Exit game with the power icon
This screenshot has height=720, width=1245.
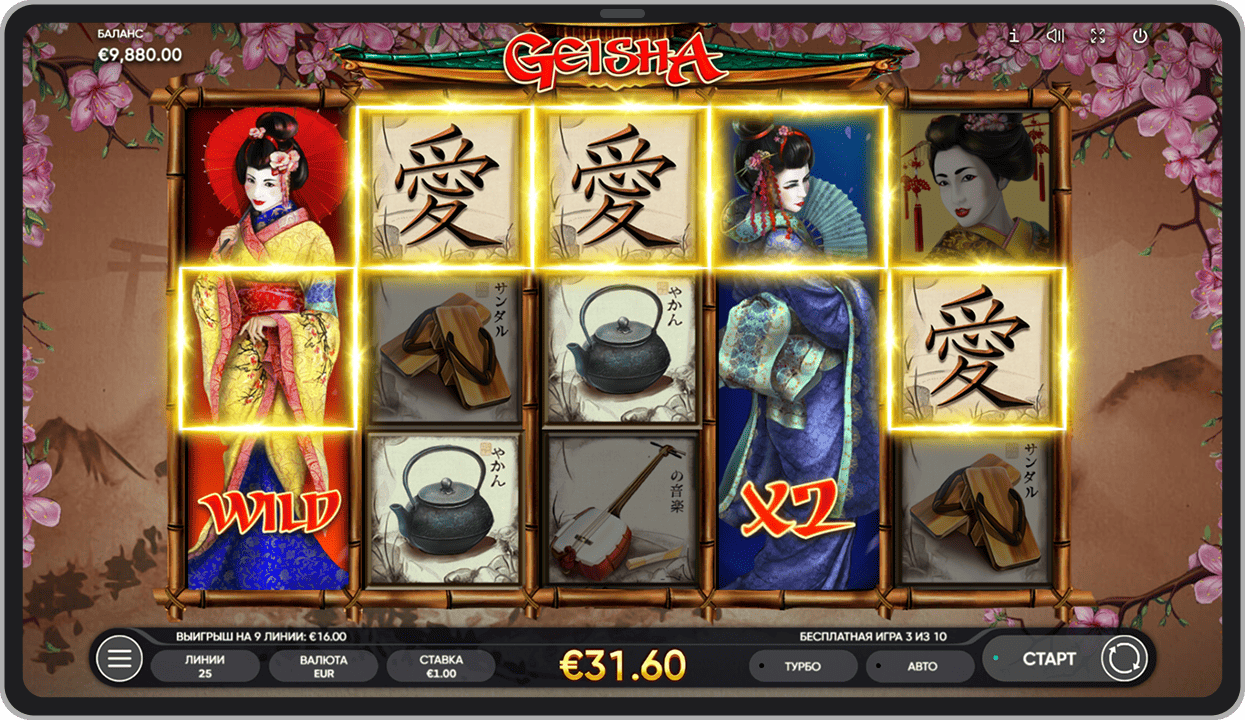1140,36
